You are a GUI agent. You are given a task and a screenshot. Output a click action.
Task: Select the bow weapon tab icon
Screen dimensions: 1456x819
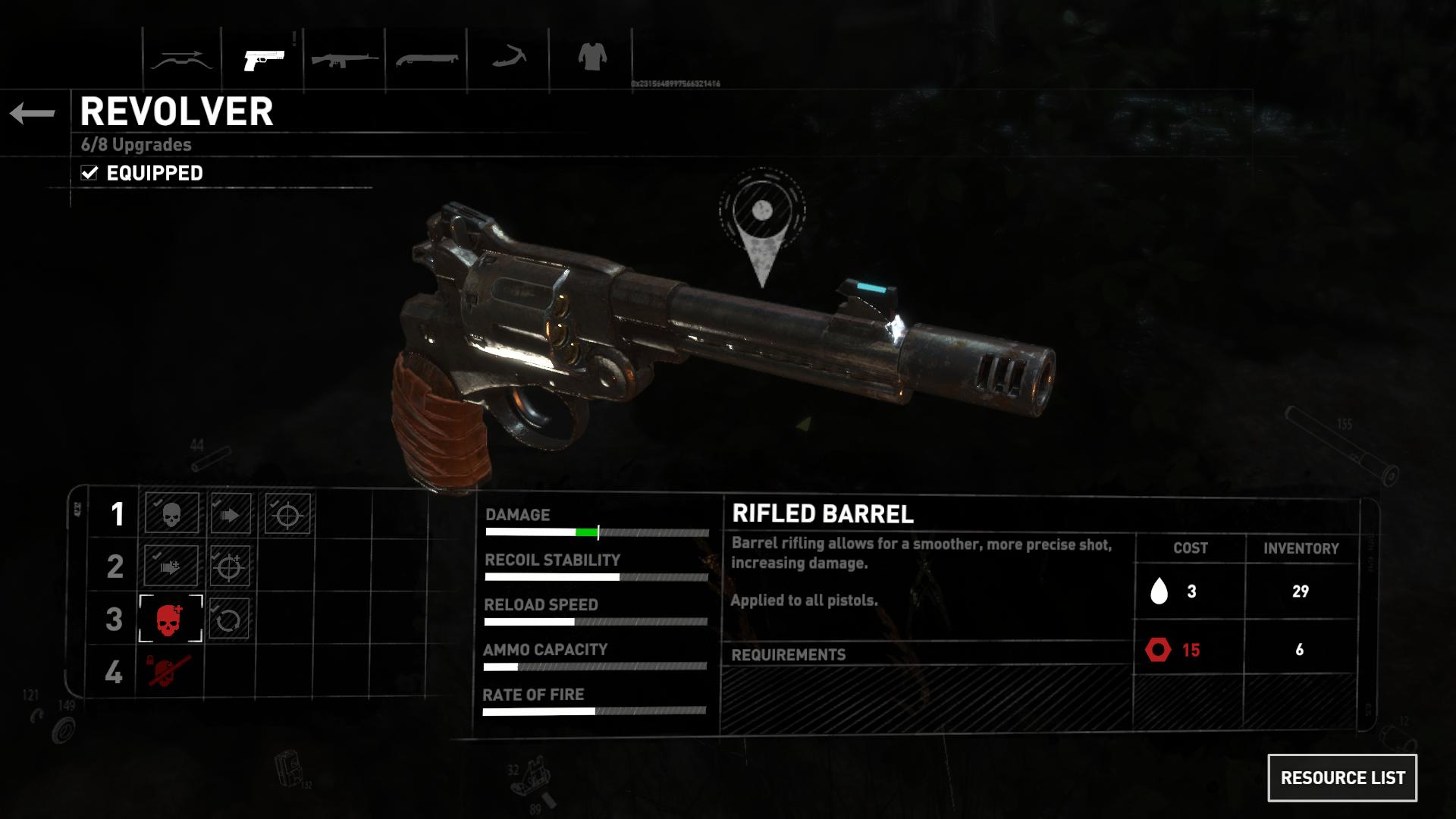click(183, 58)
